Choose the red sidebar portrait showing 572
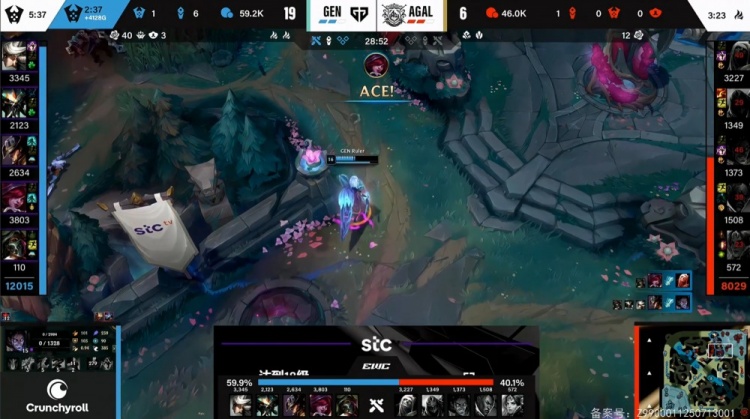The height and width of the screenshot is (419, 750). tap(733, 247)
